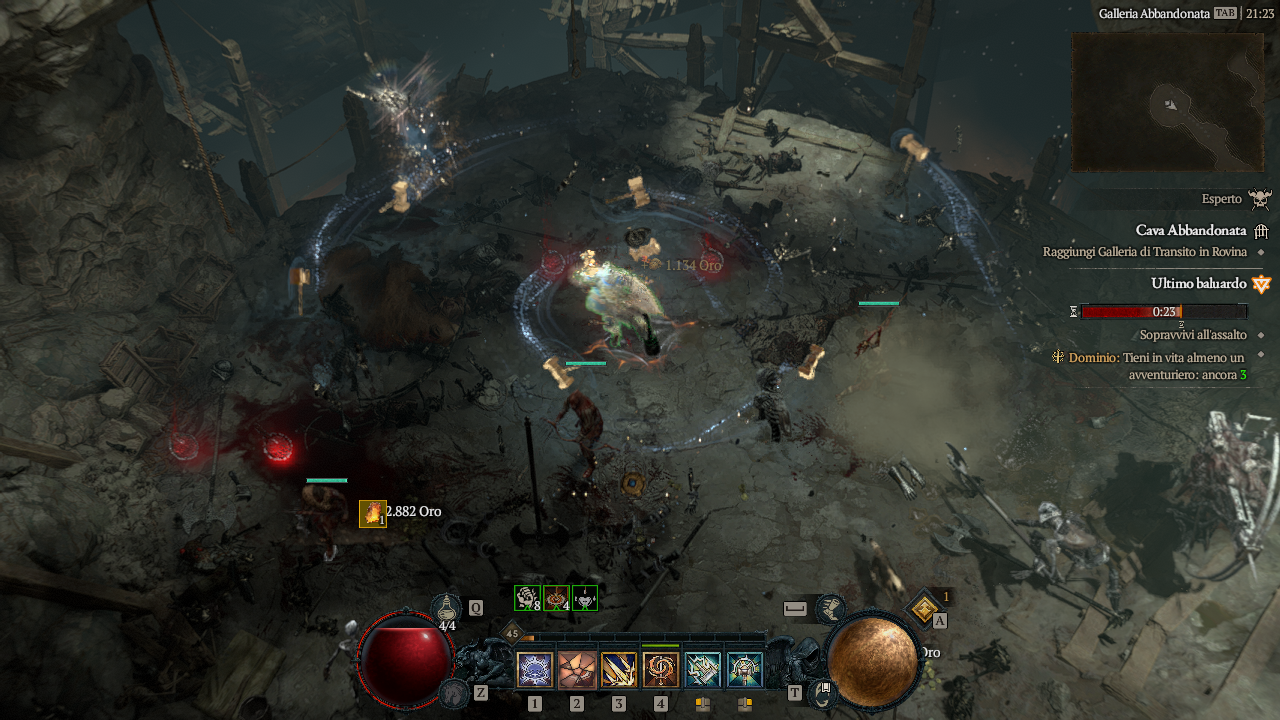Open the gold diamond notification icon
1280x720 pixels.
tap(925, 607)
